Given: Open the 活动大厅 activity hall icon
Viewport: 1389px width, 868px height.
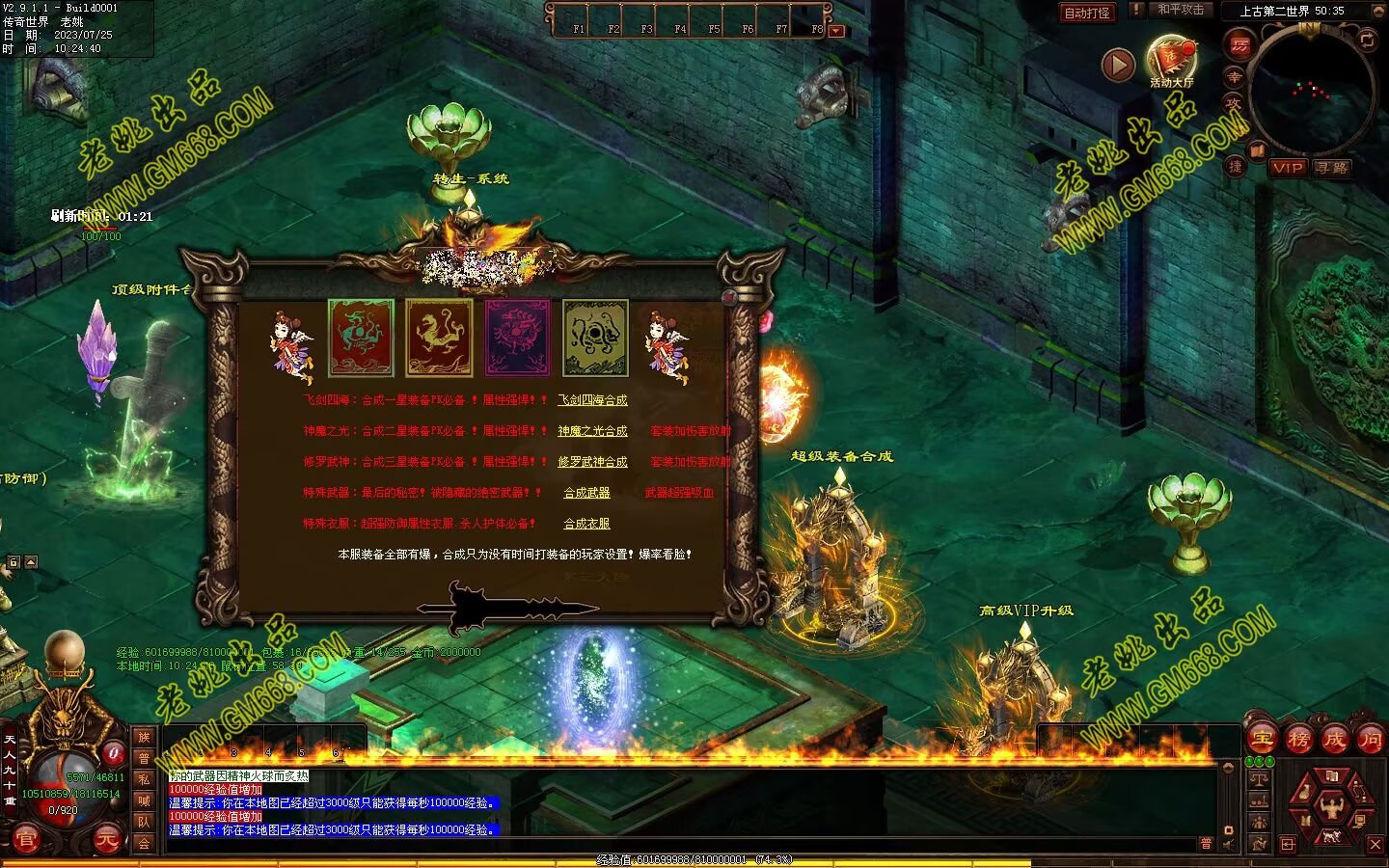Looking at the screenshot, I should [x=1171, y=60].
